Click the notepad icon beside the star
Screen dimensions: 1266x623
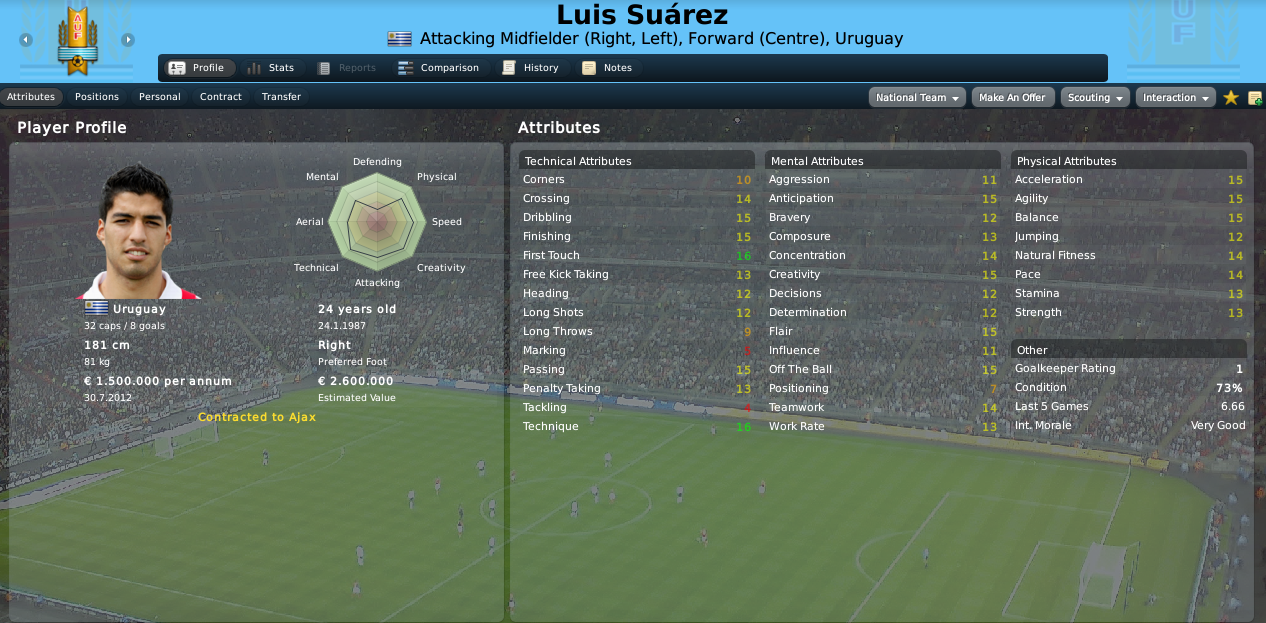tap(1255, 98)
